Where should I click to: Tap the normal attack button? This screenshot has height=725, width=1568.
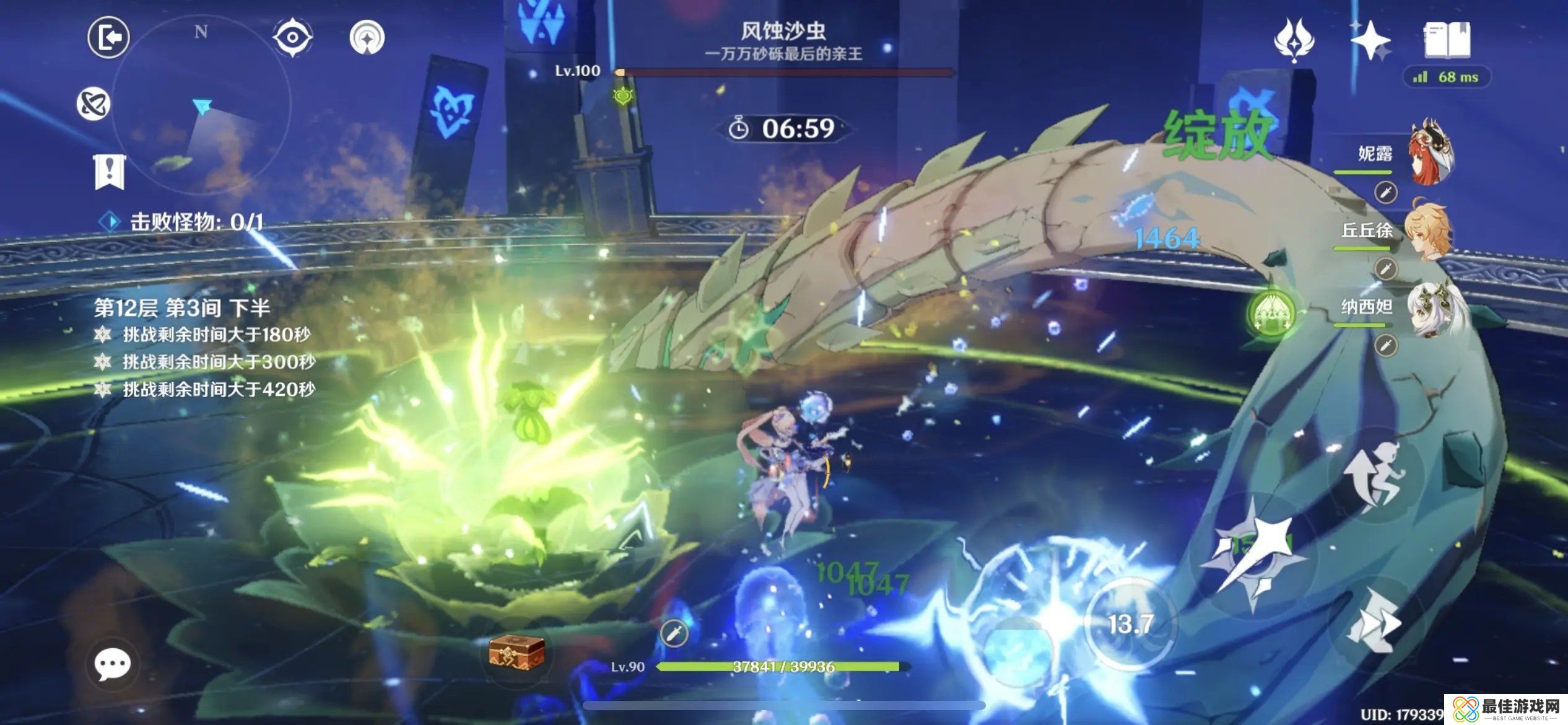[1253, 555]
